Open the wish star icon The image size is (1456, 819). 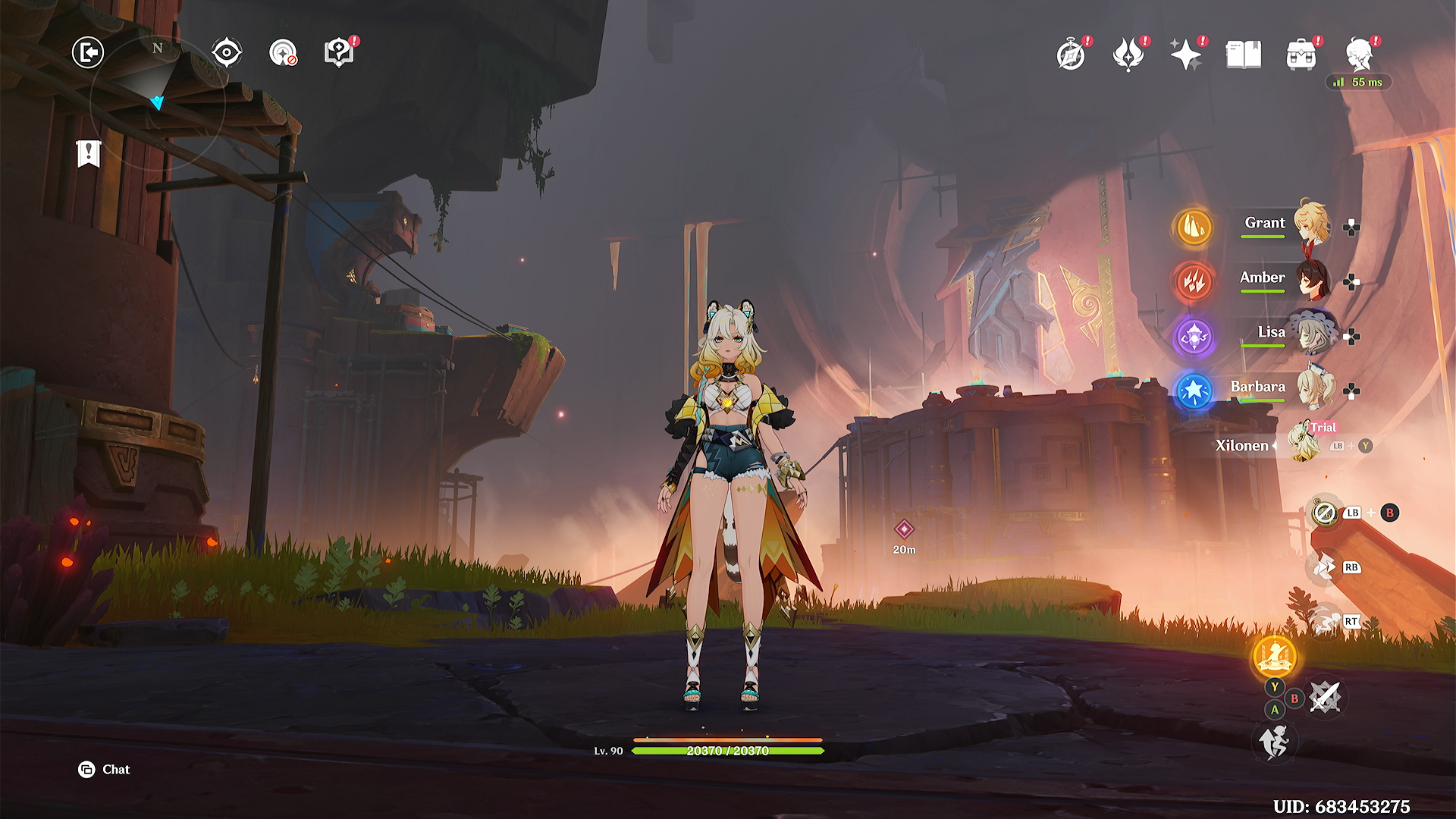point(1185,55)
